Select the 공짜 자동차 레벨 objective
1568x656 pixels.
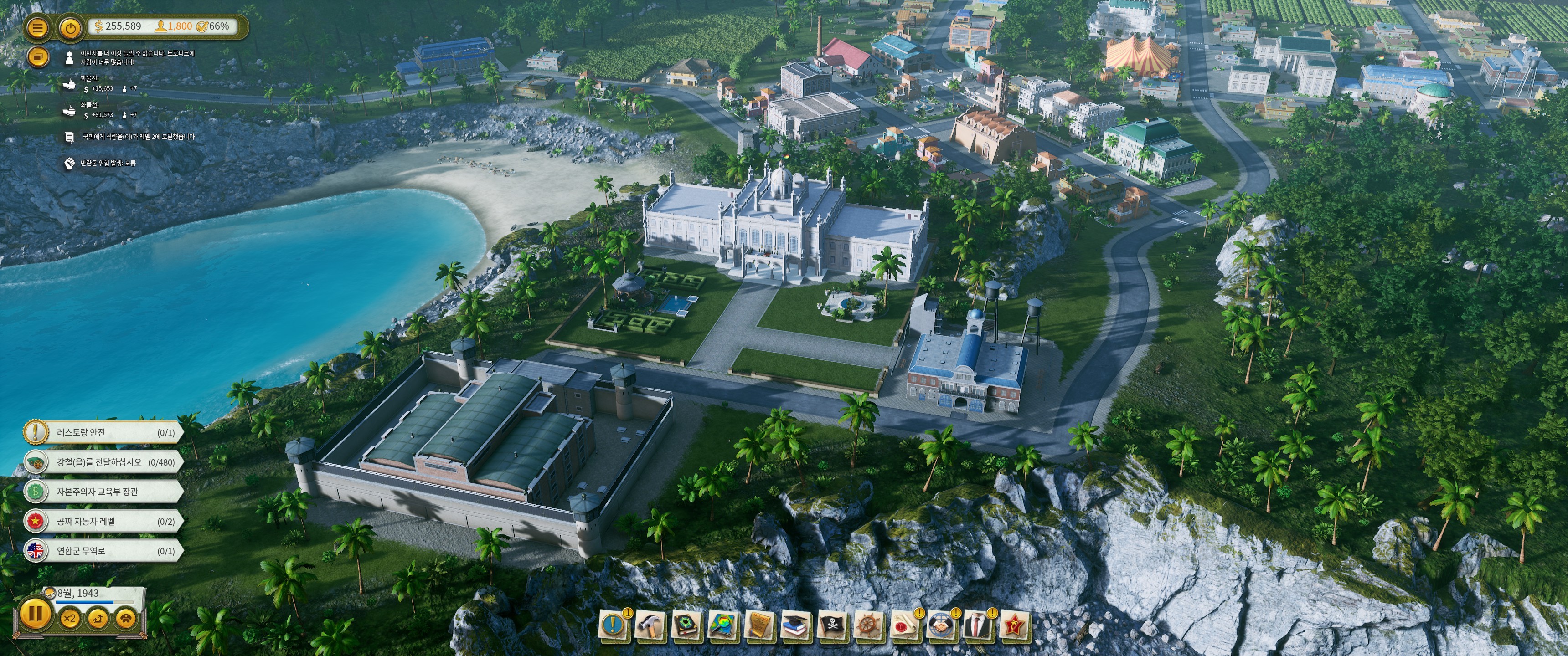coord(103,522)
